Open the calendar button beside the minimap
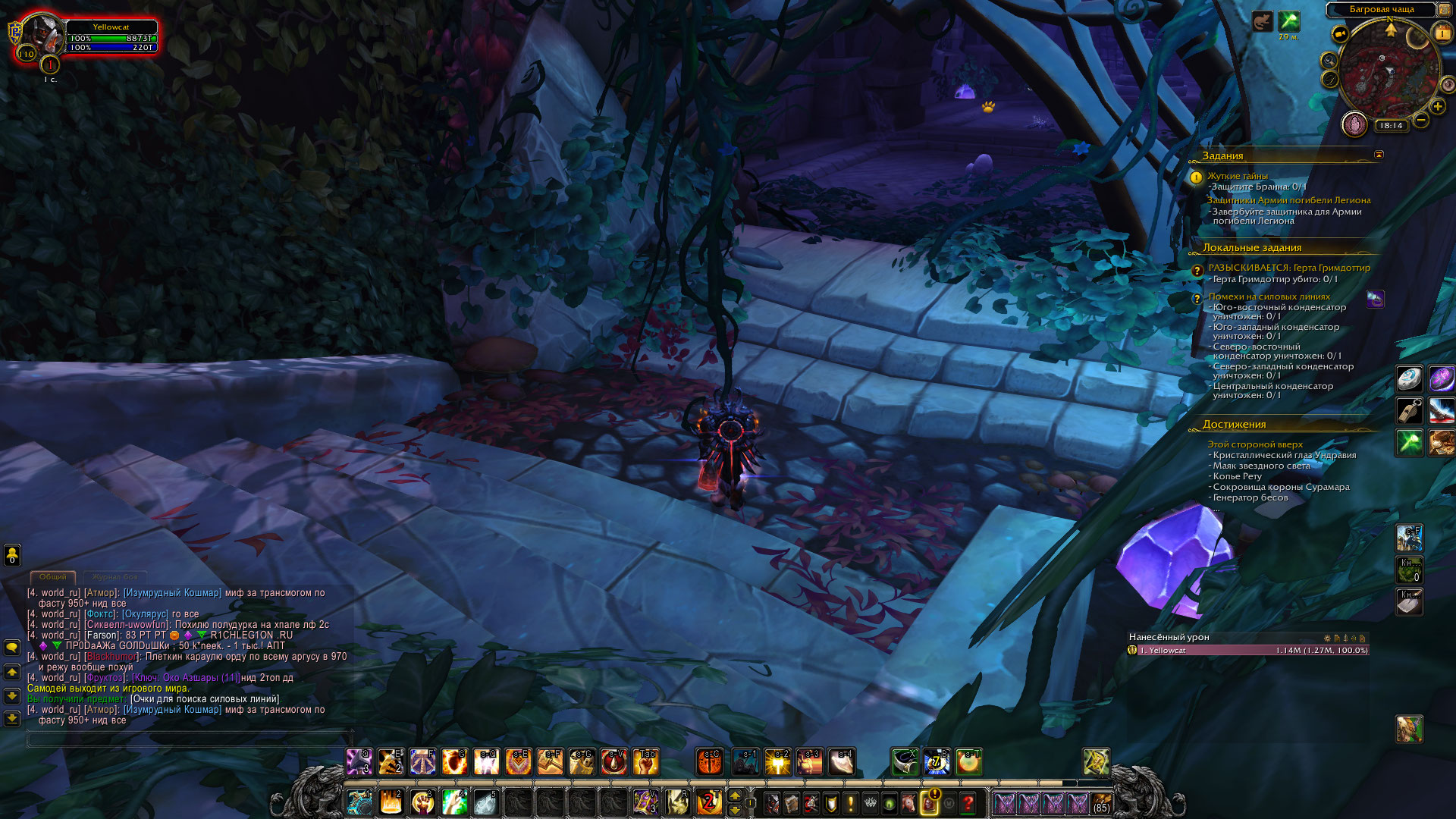1456x819 pixels. pyautogui.click(x=1441, y=33)
